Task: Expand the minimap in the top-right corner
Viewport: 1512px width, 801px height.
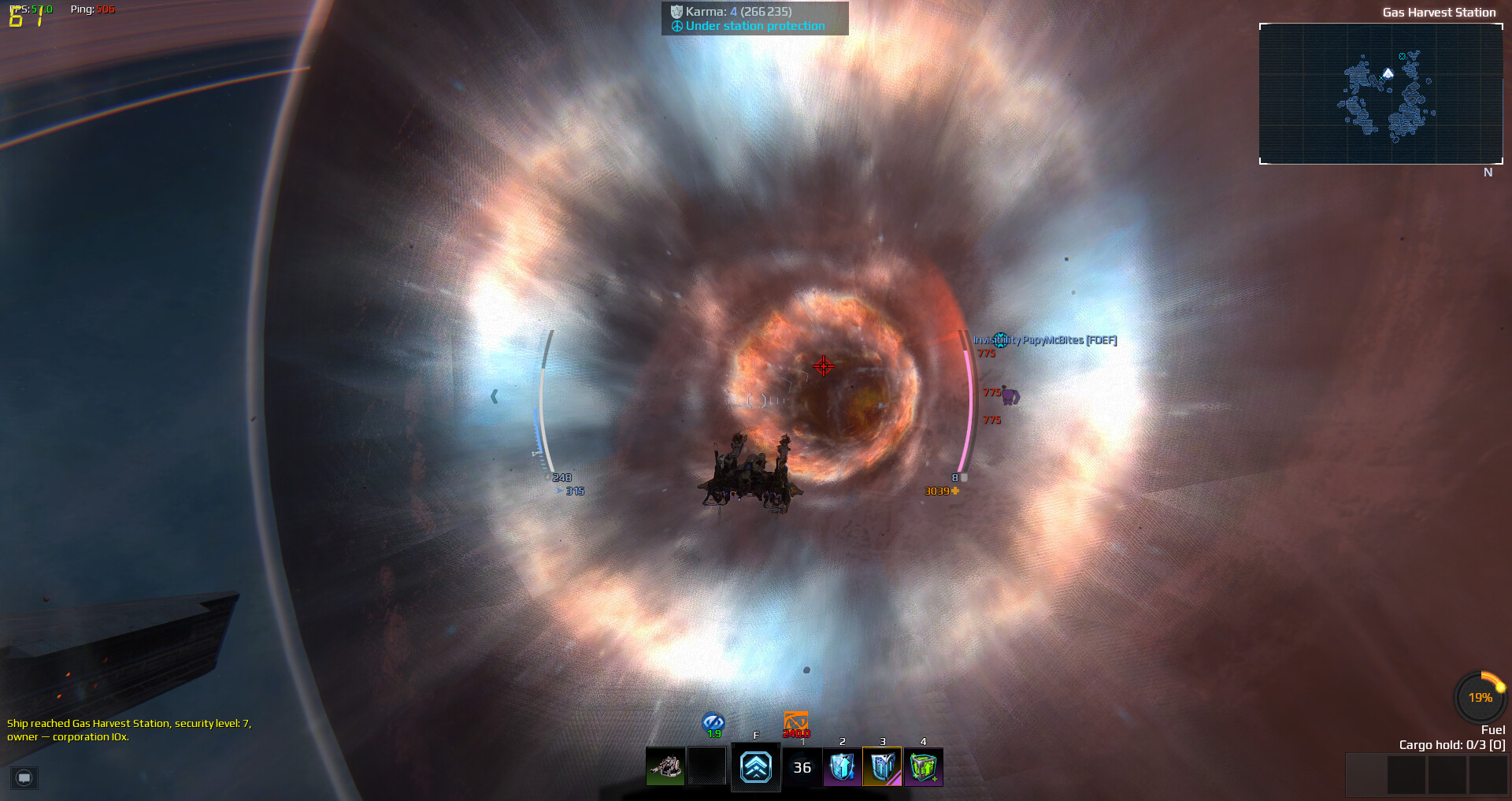Action: click(1380, 94)
